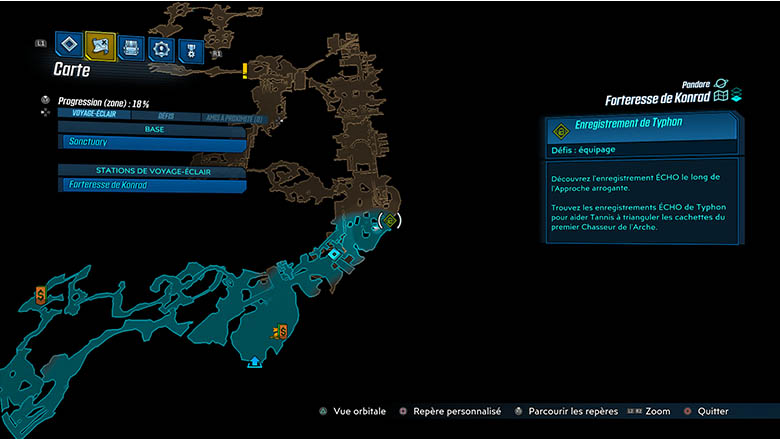Select the cyan square waypoint on map
780x439 pixels.
coord(334,254)
